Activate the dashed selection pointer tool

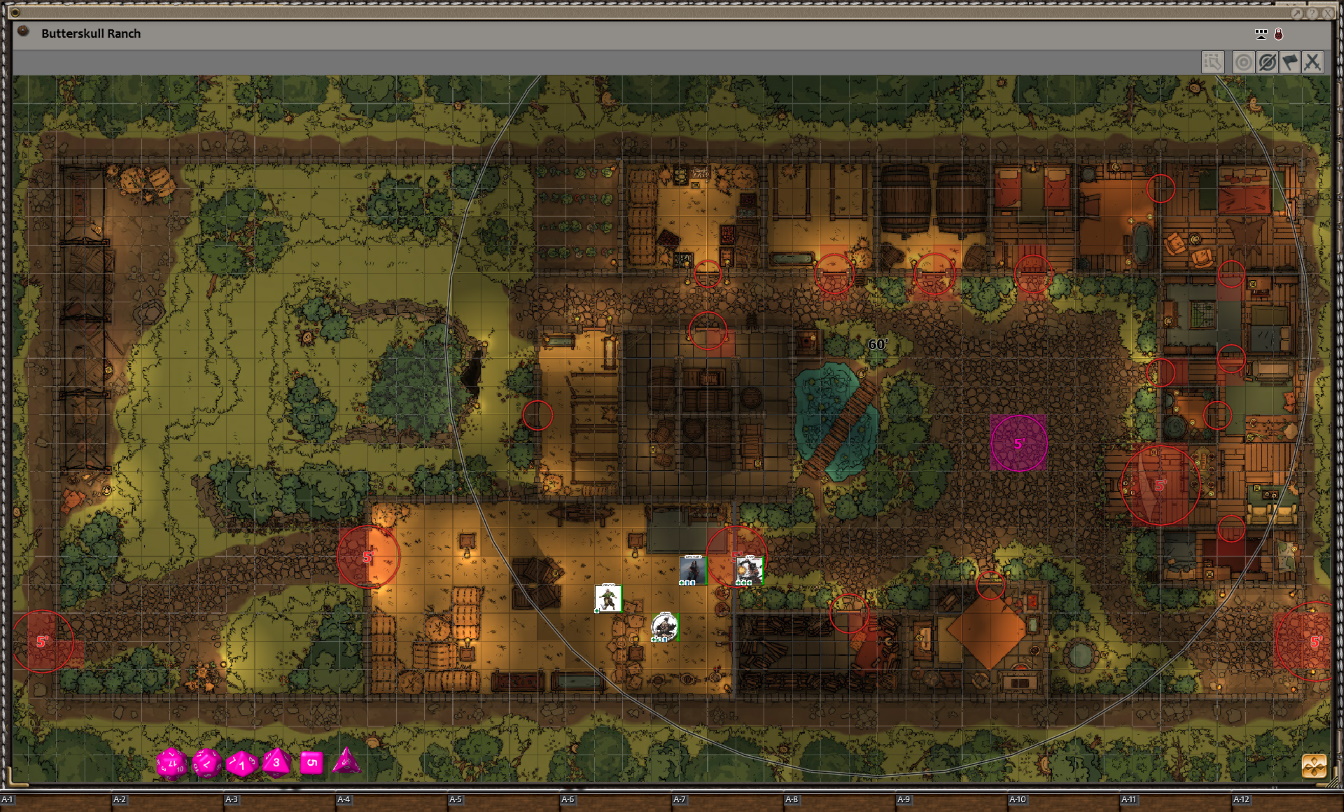pos(1213,62)
